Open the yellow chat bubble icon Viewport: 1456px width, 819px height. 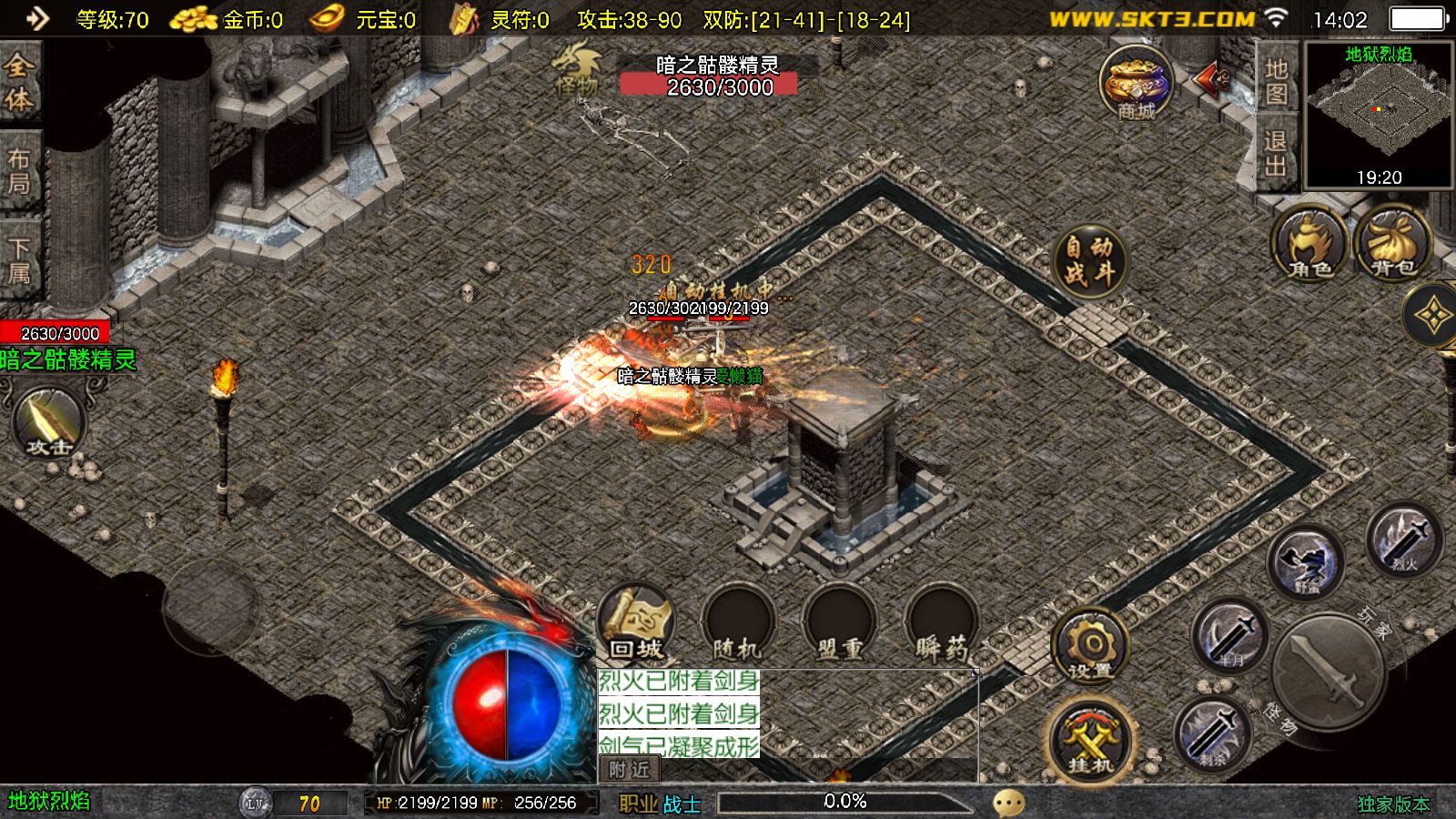point(1008,803)
